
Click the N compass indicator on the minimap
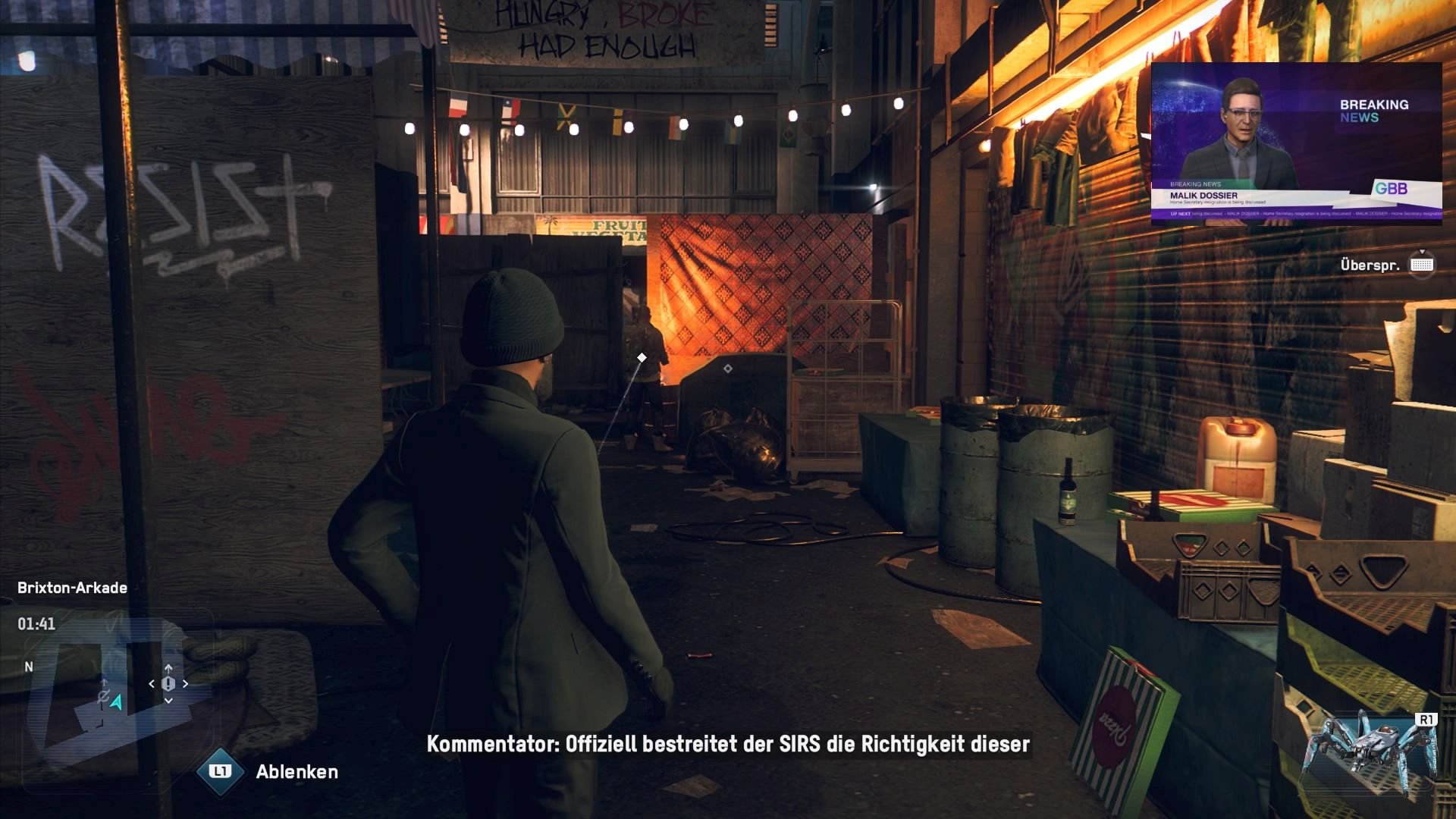coord(28,666)
